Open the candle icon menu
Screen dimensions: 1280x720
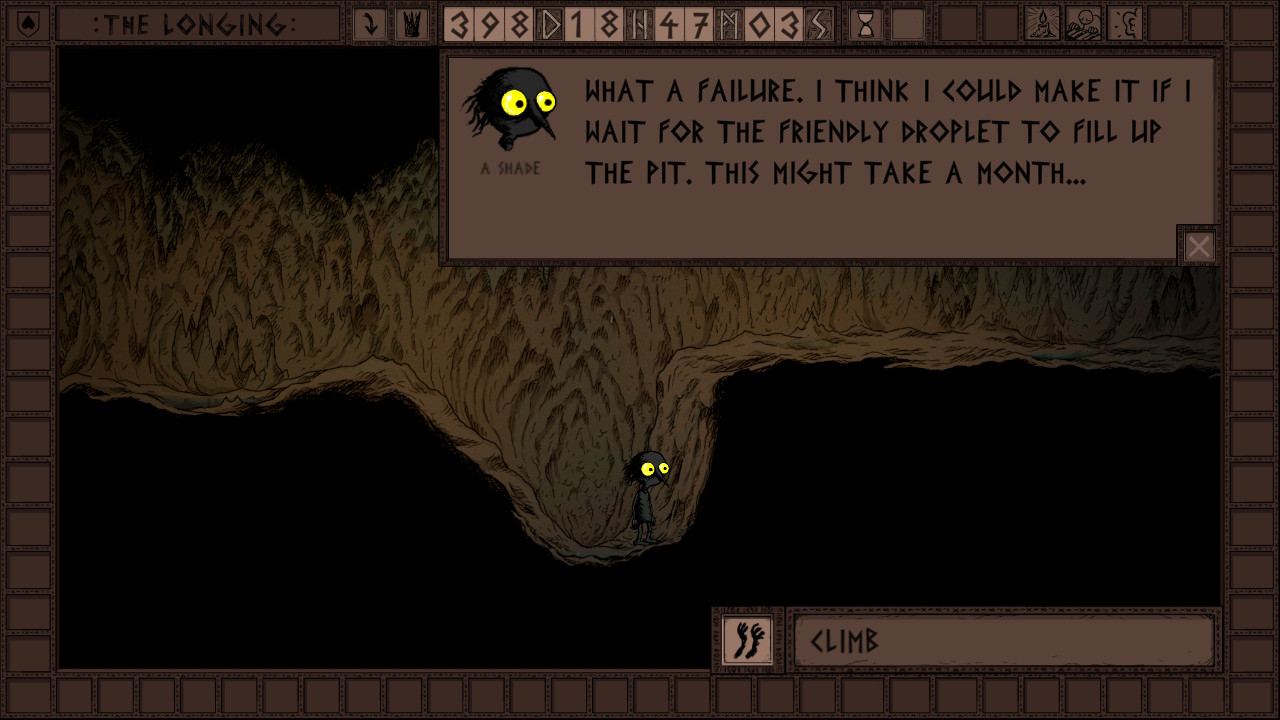[1043, 24]
